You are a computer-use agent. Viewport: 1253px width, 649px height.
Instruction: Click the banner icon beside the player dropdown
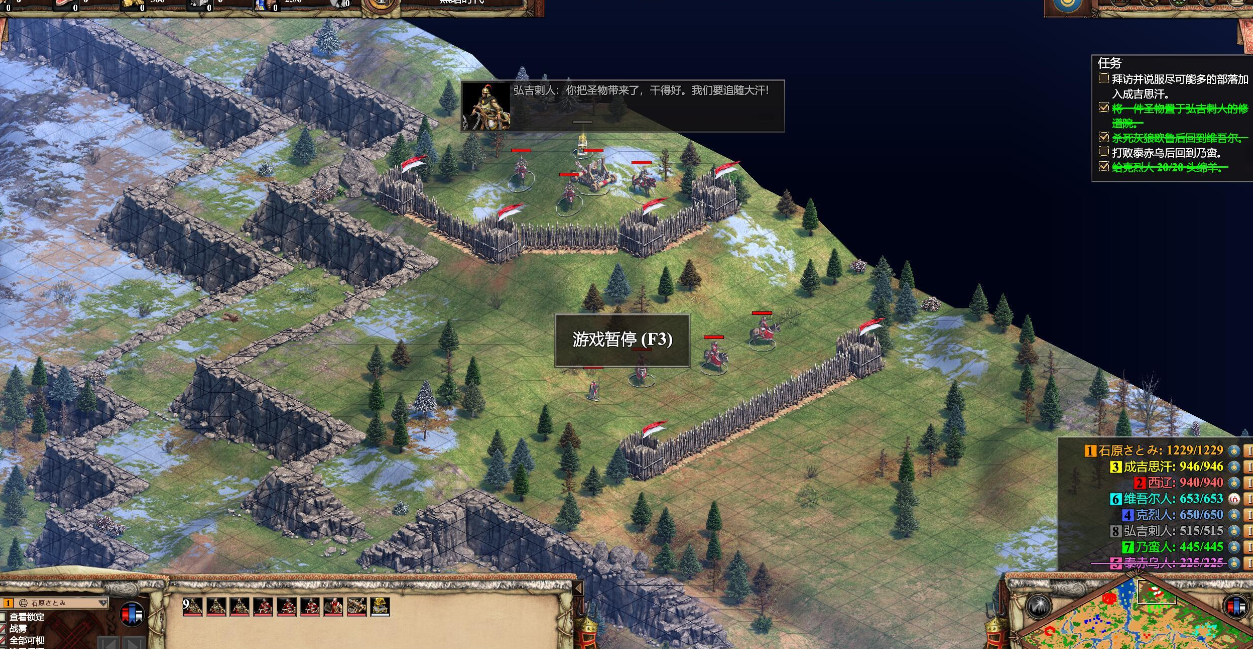coord(131,614)
